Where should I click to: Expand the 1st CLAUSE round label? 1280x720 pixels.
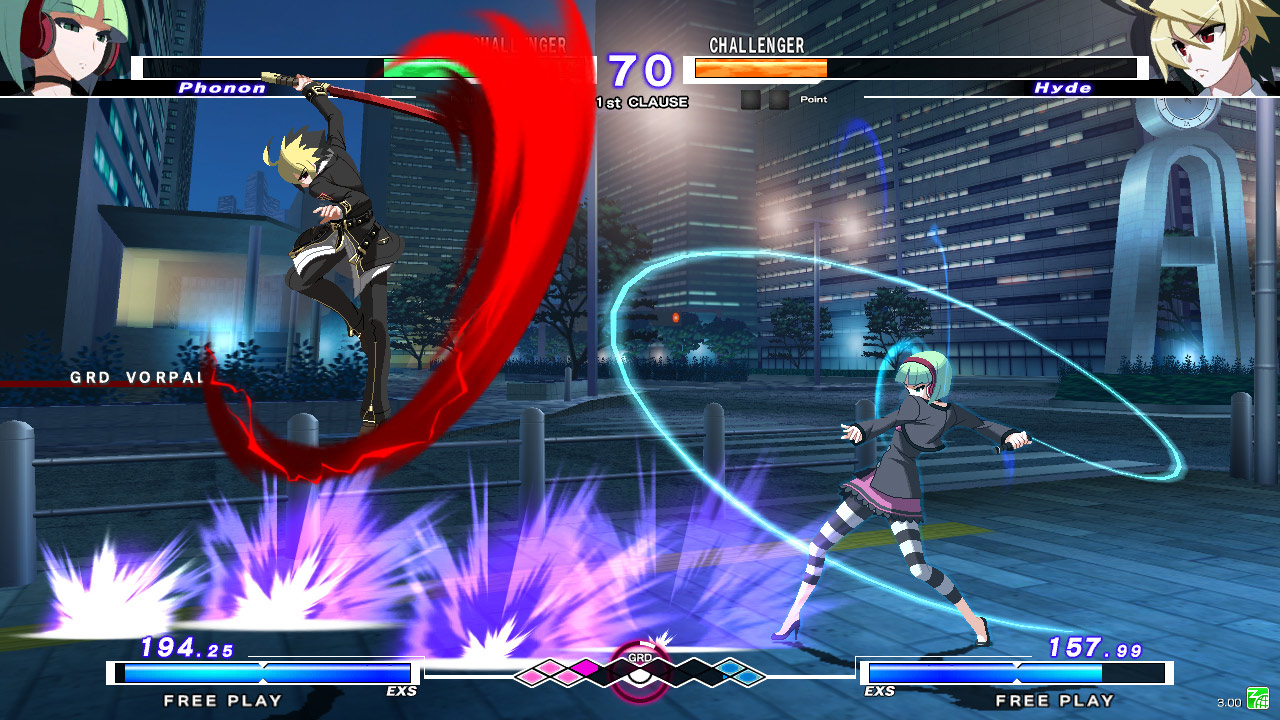641,101
